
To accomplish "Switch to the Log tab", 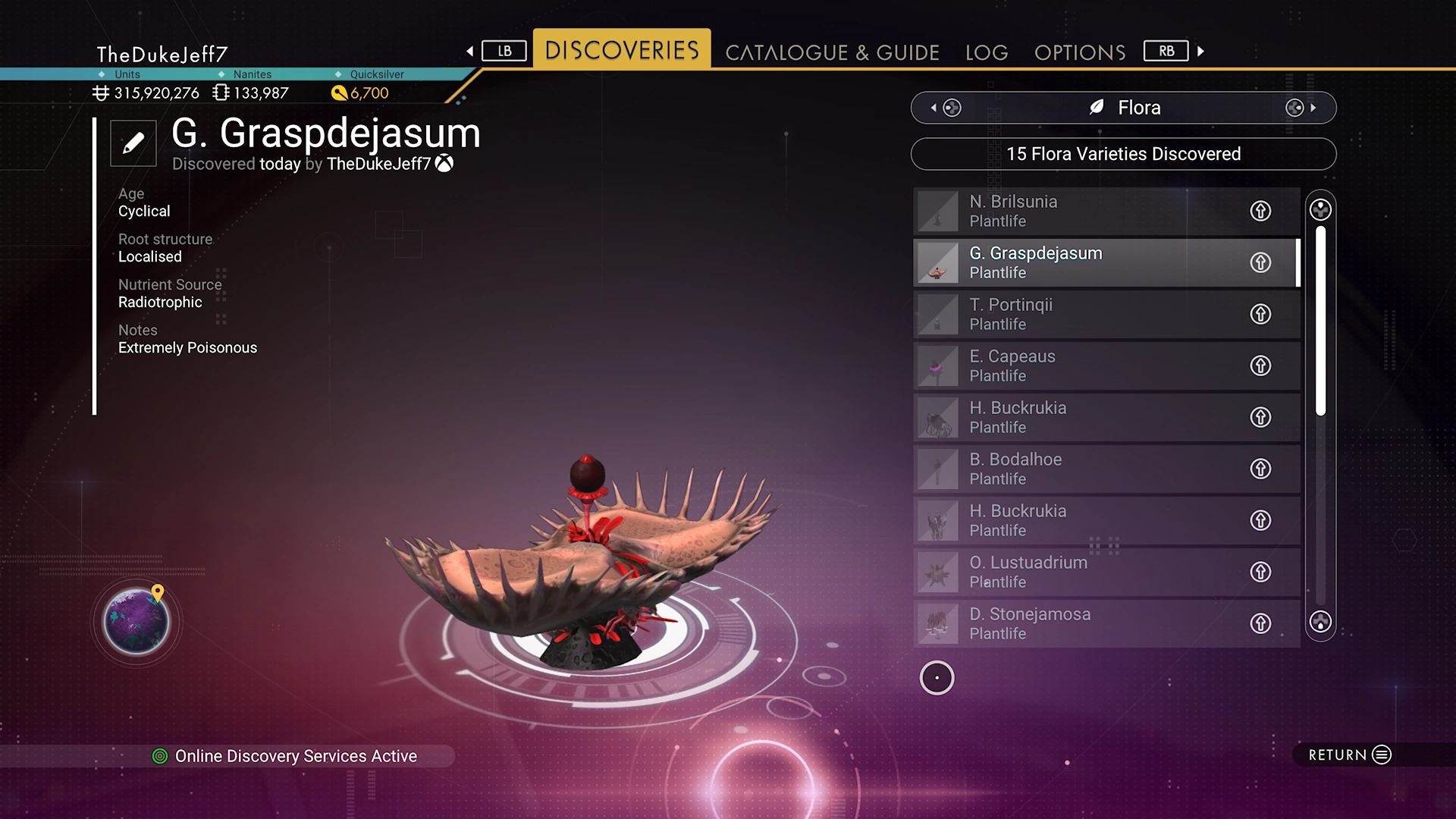I will (x=987, y=52).
